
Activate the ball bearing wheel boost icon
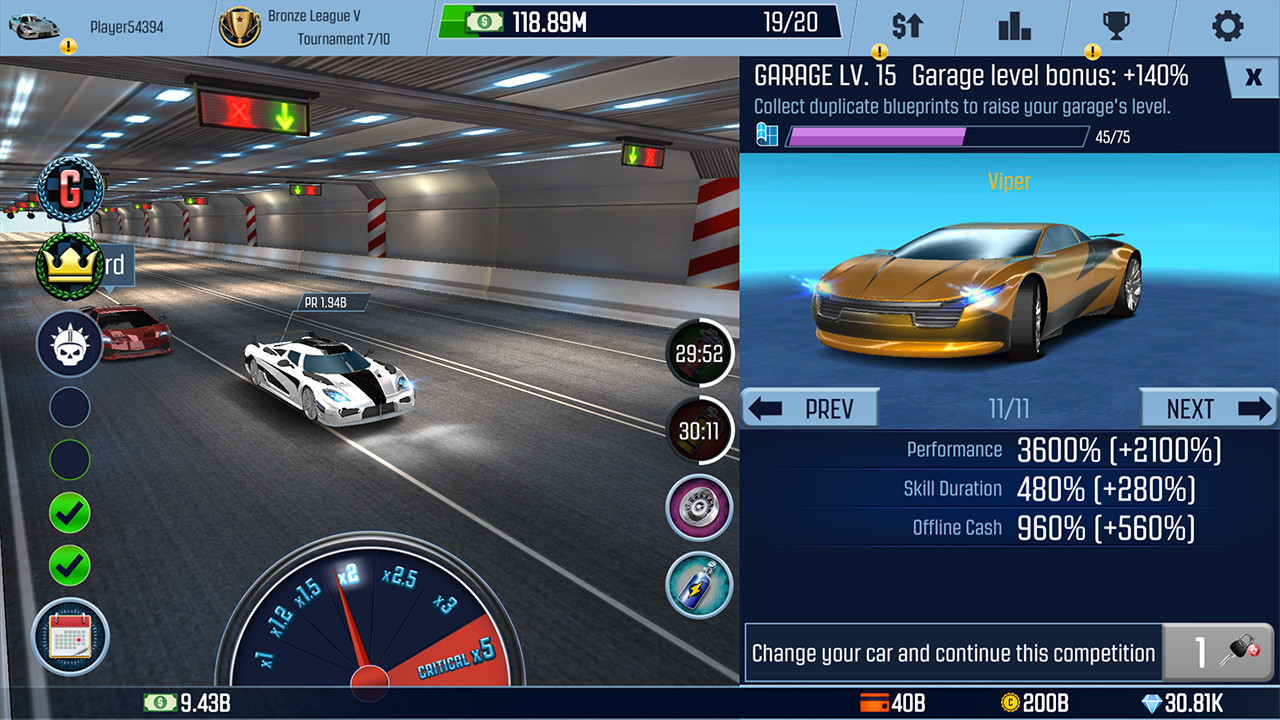pyautogui.click(x=698, y=508)
